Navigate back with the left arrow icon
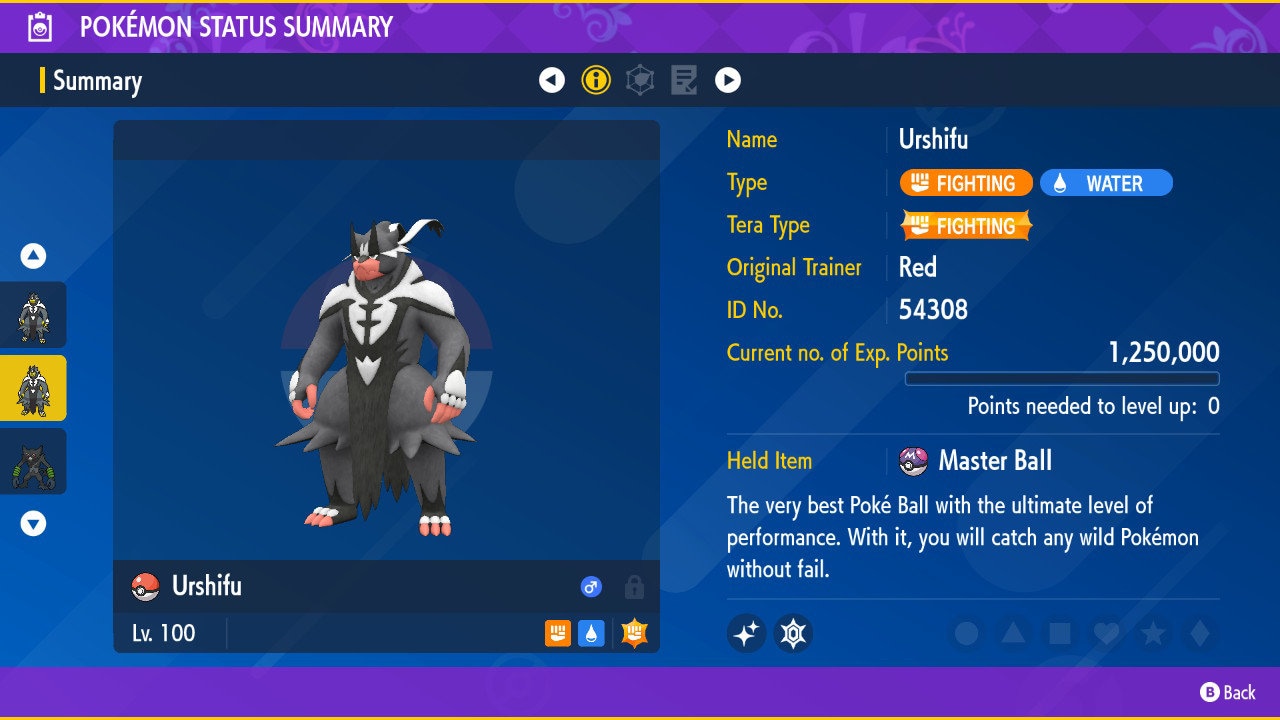The height and width of the screenshot is (720, 1280). pyautogui.click(x=552, y=80)
